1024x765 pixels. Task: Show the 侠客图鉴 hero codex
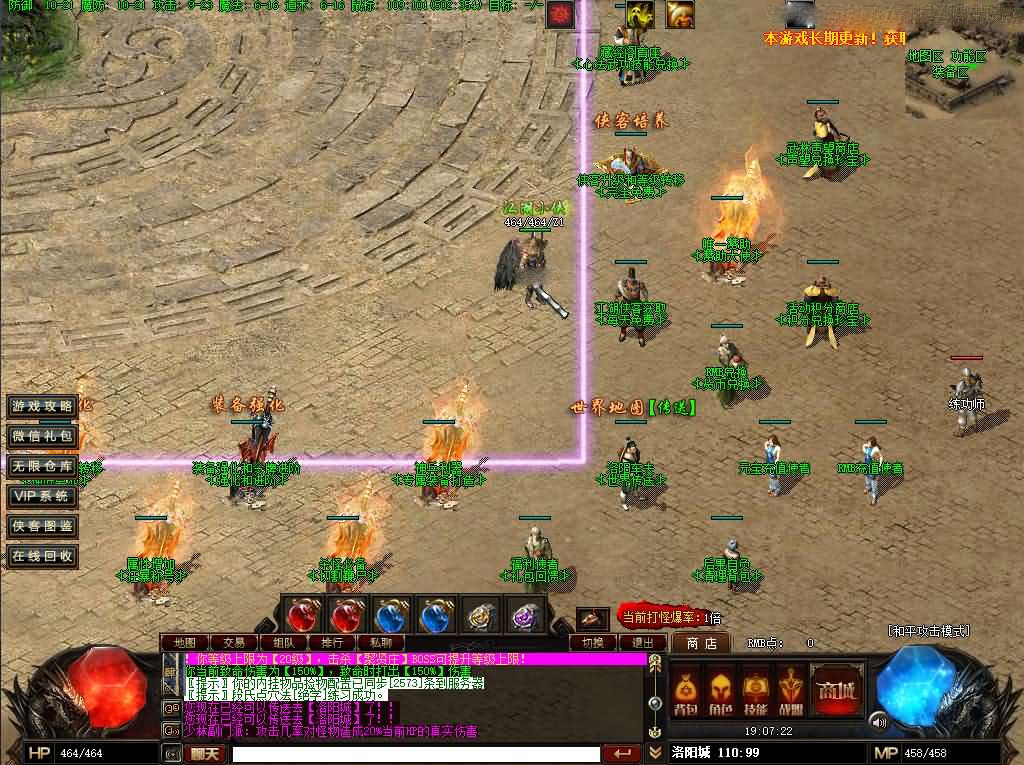pos(42,526)
